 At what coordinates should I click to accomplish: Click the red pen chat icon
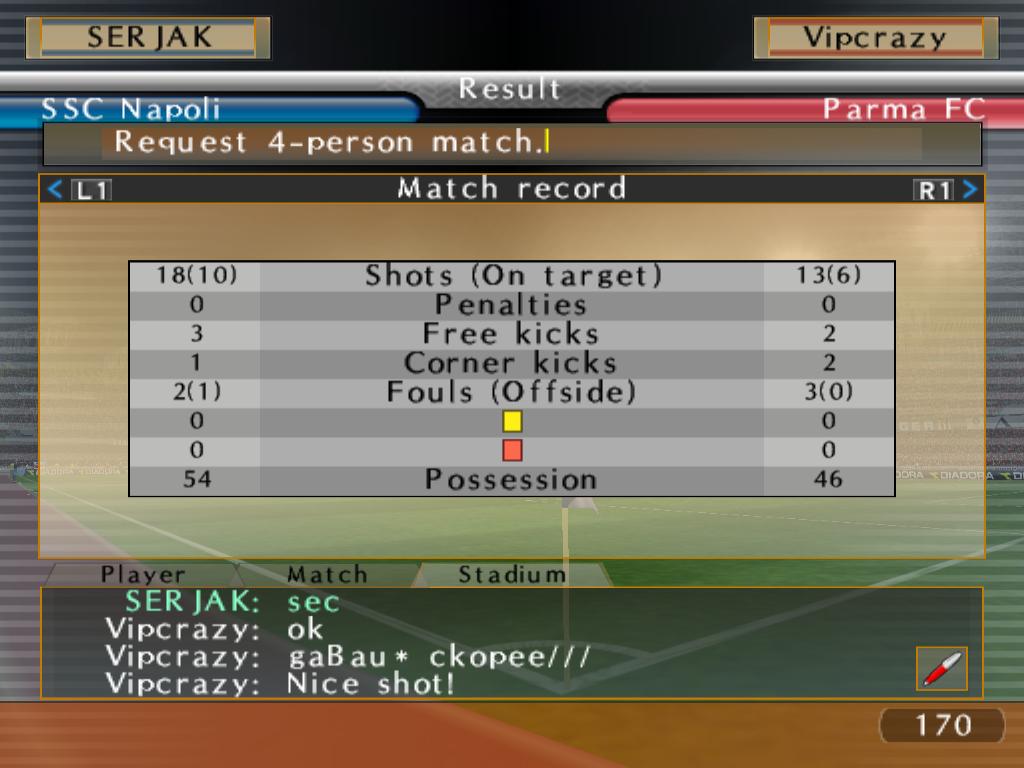tap(941, 668)
